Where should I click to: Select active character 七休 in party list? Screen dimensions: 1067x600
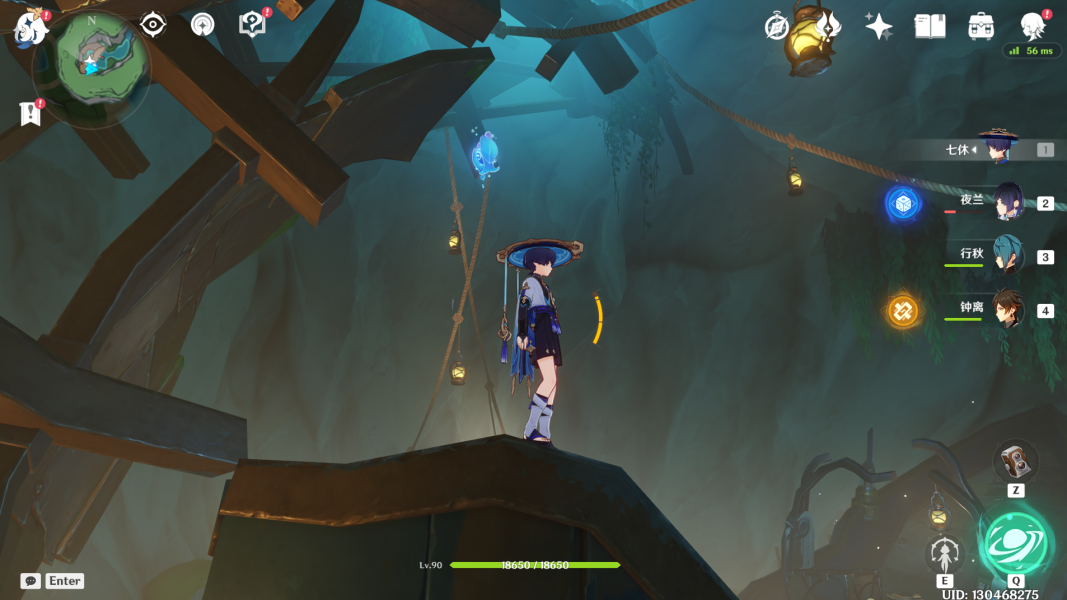pos(996,149)
